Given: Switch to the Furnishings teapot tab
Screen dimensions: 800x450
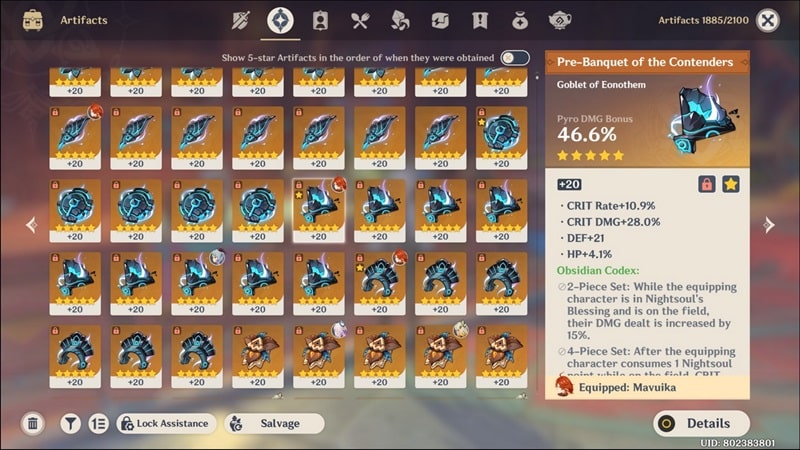Looking at the screenshot, I should coord(560,20).
